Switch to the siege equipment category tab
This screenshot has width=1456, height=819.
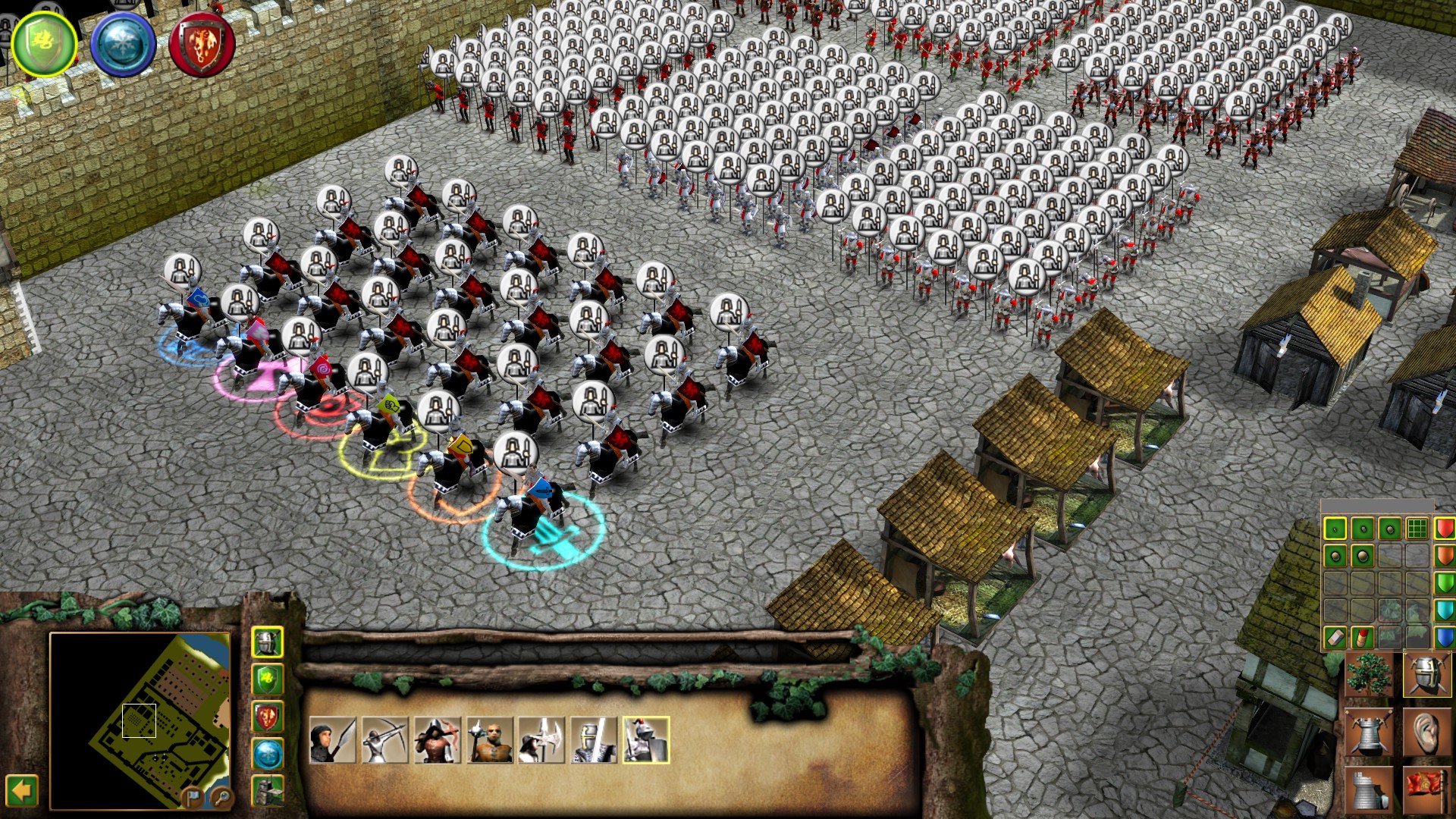coord(268,790)
